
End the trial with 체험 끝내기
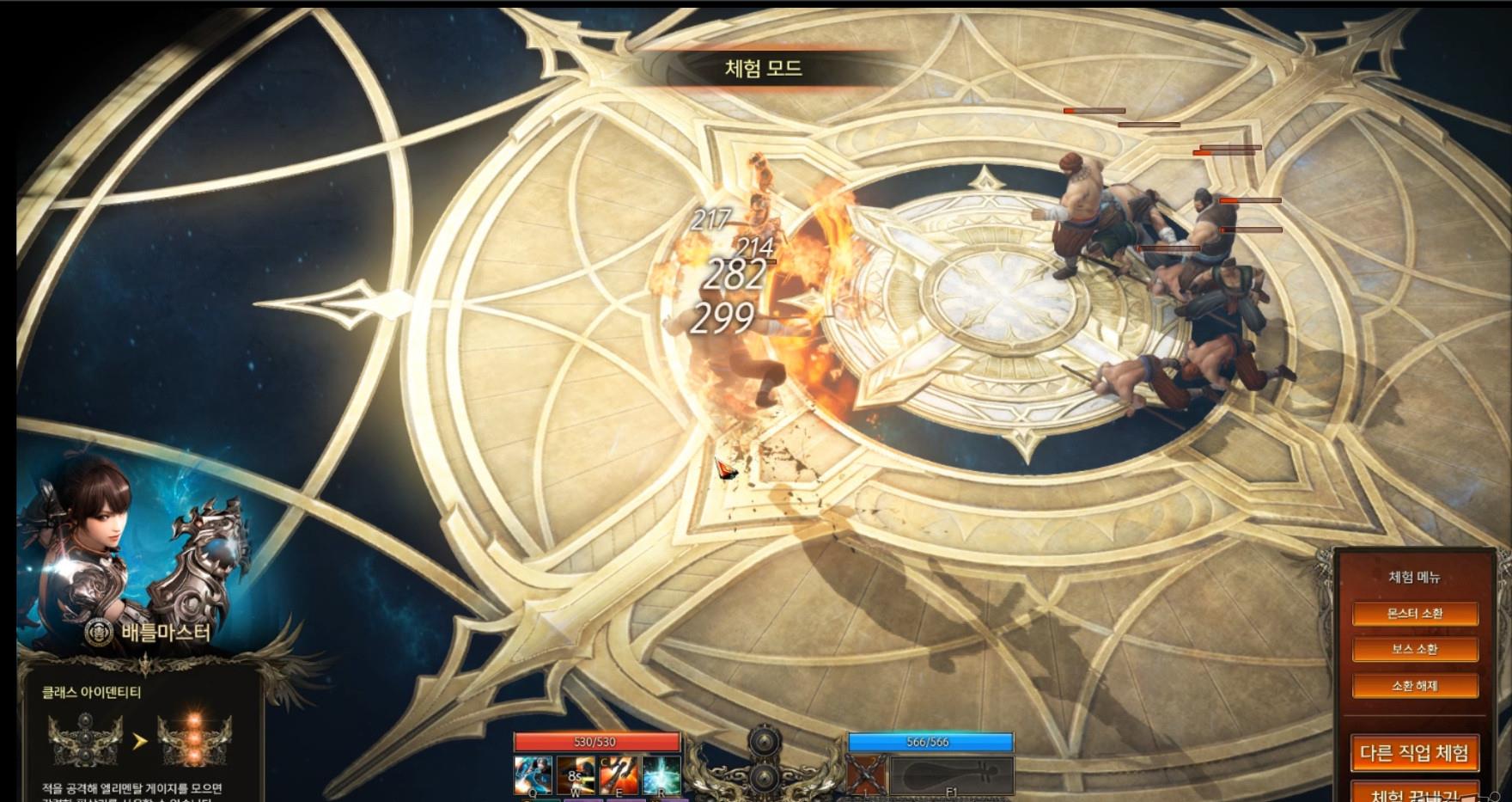1414,793
